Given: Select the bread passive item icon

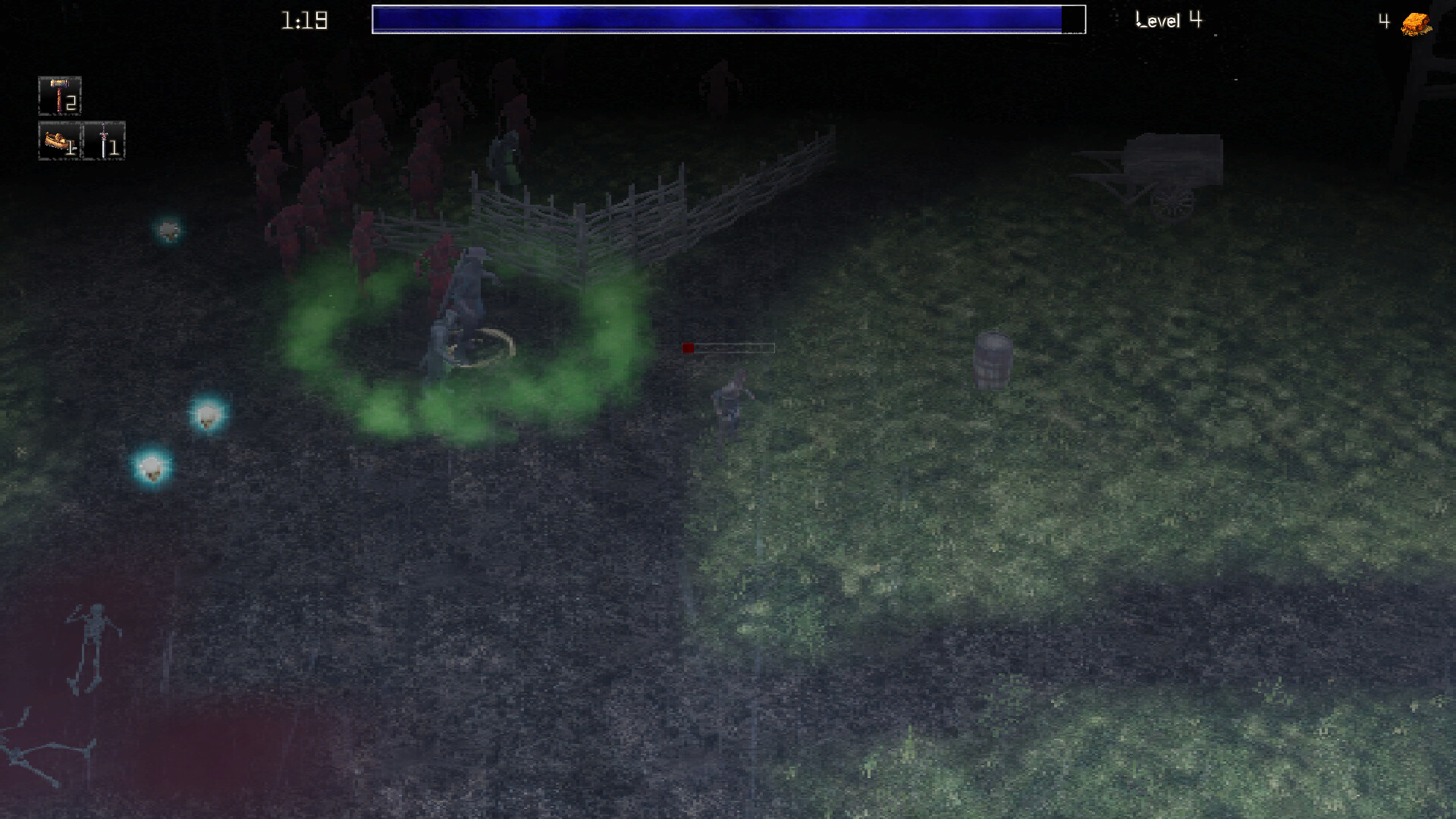Looking at the screenshot, I should click(55, 143).
